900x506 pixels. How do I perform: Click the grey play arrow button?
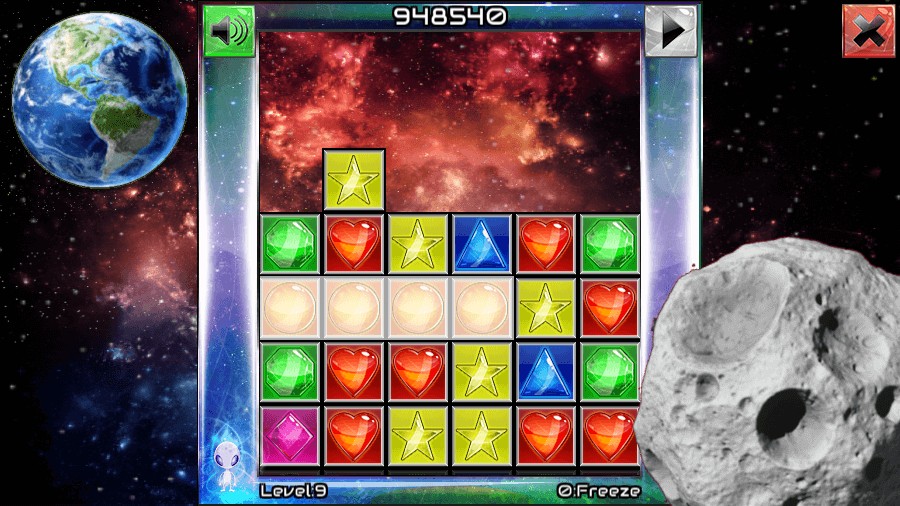click(x=670, y=31)
